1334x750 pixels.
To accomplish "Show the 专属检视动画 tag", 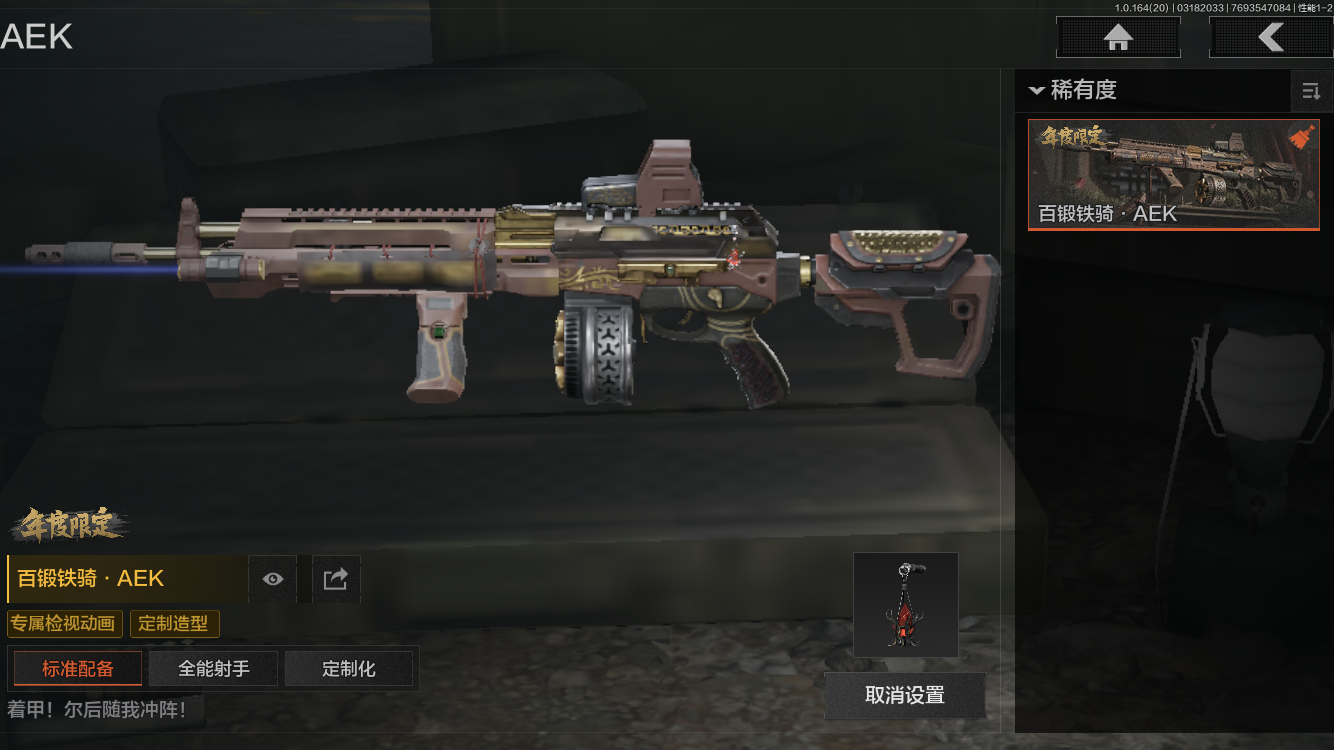I will click(64, 624).
